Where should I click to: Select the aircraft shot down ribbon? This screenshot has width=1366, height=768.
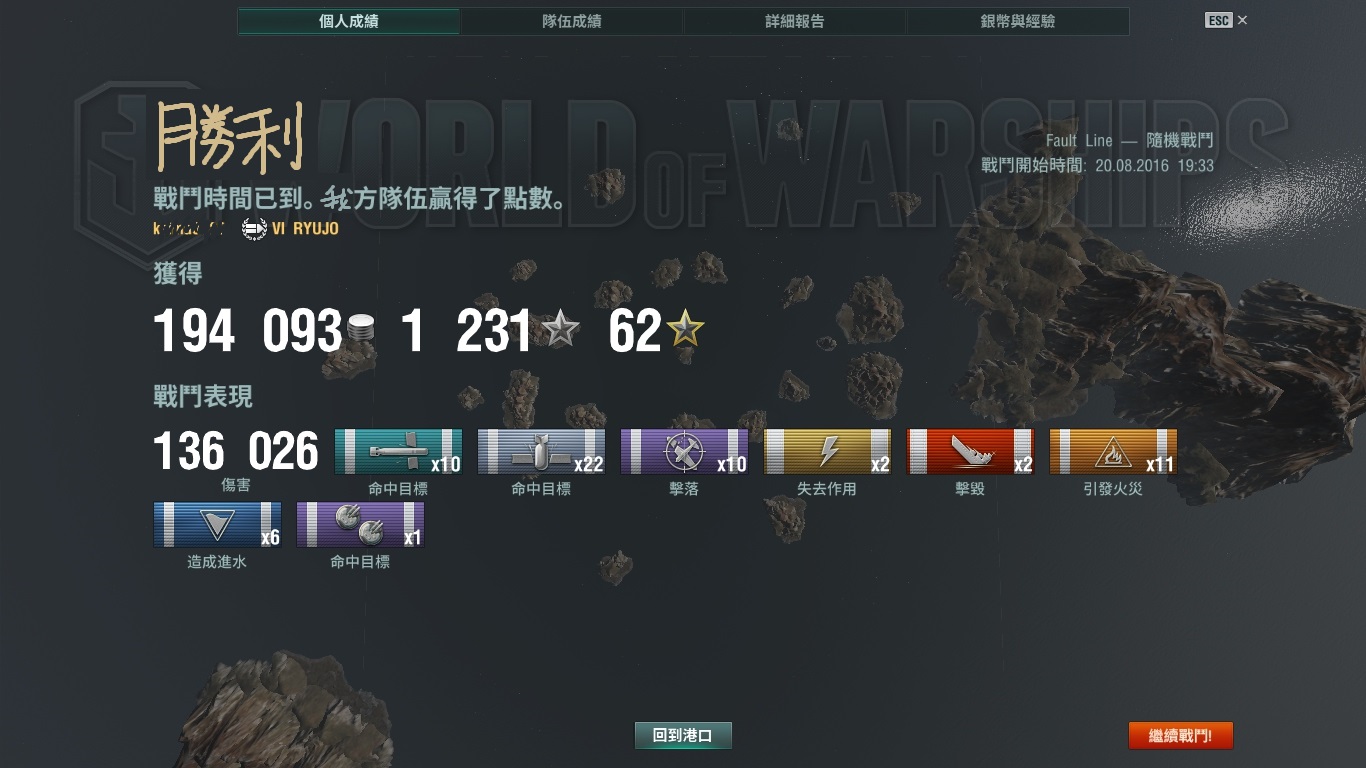coord(684,452)
